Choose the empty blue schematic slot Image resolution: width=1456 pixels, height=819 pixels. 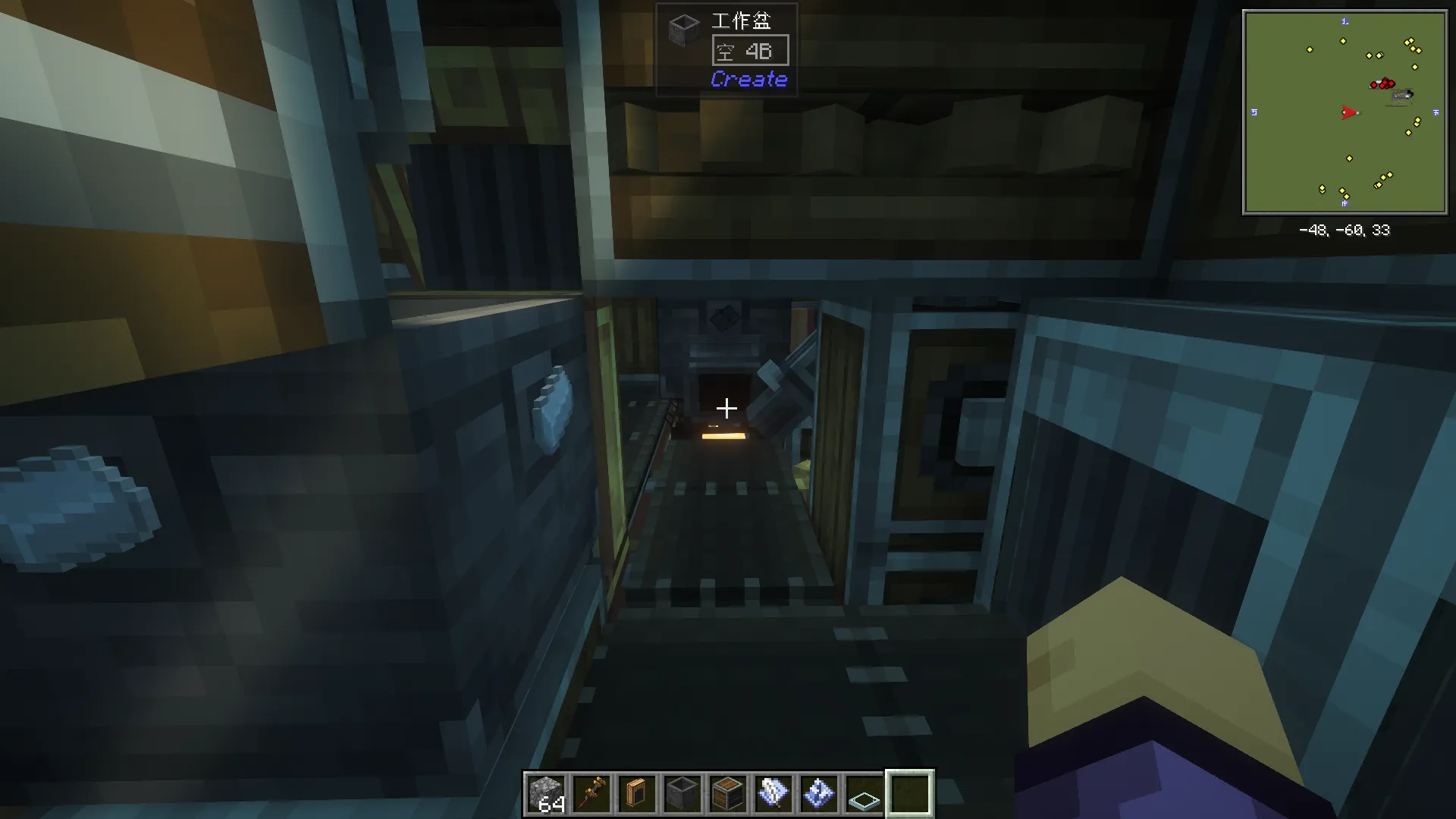pyautogui.click(x=819, y=793)
